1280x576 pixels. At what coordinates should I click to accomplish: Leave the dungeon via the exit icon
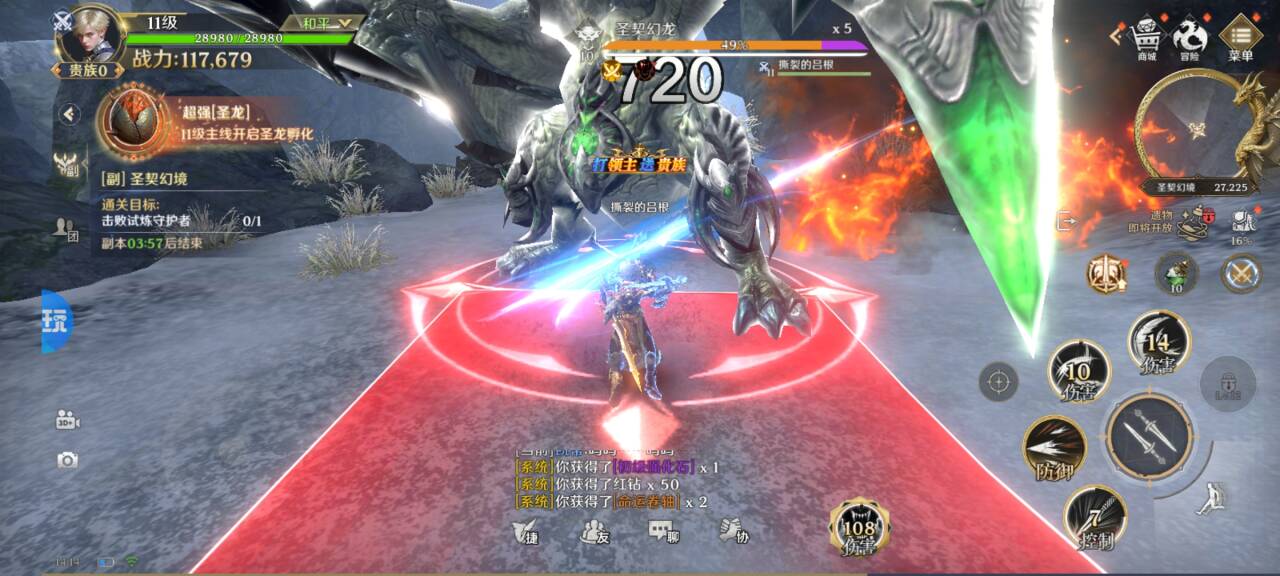click(1066, 221)
